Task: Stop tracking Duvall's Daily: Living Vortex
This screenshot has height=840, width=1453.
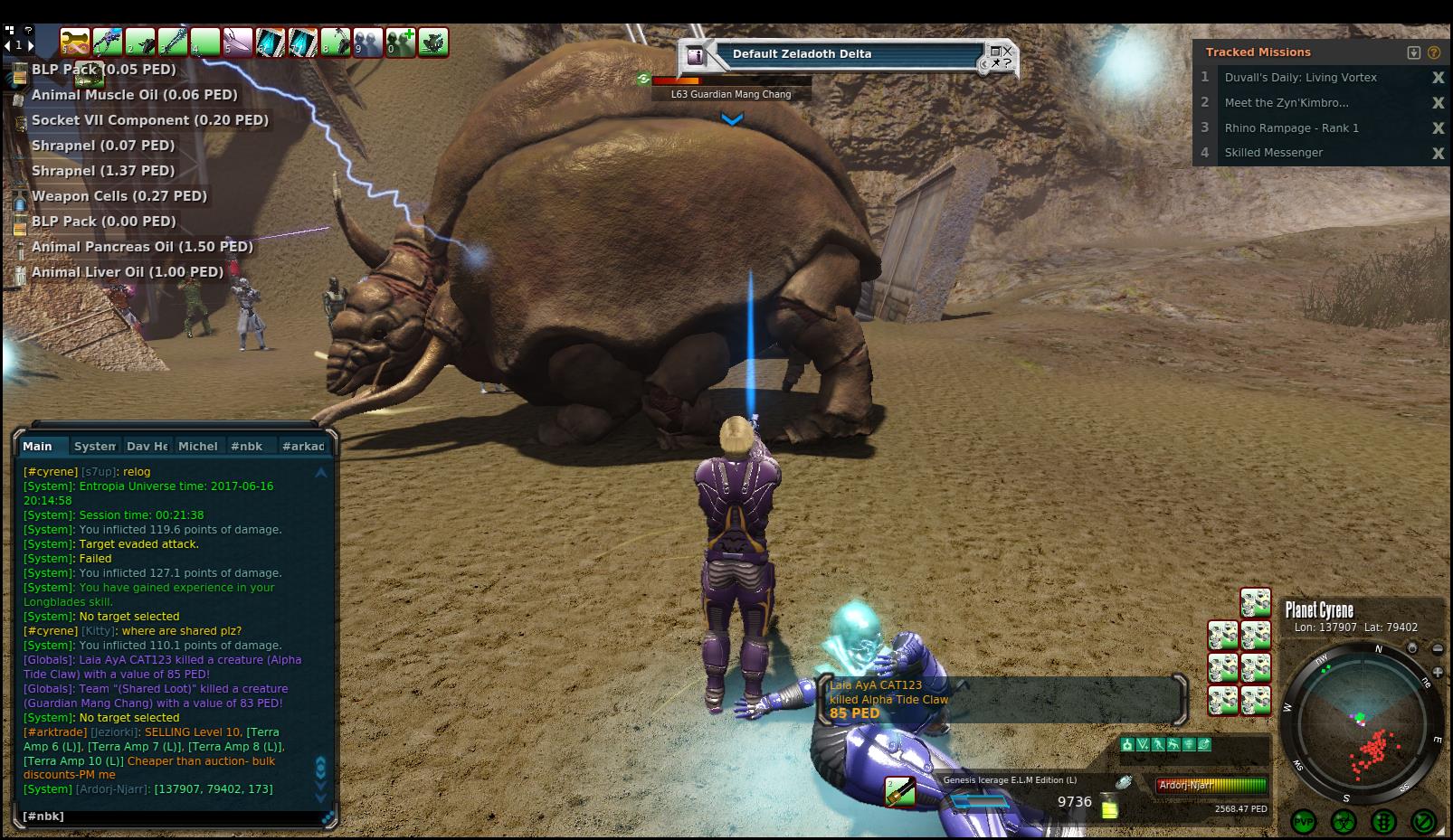Action: coord(1438,78)
